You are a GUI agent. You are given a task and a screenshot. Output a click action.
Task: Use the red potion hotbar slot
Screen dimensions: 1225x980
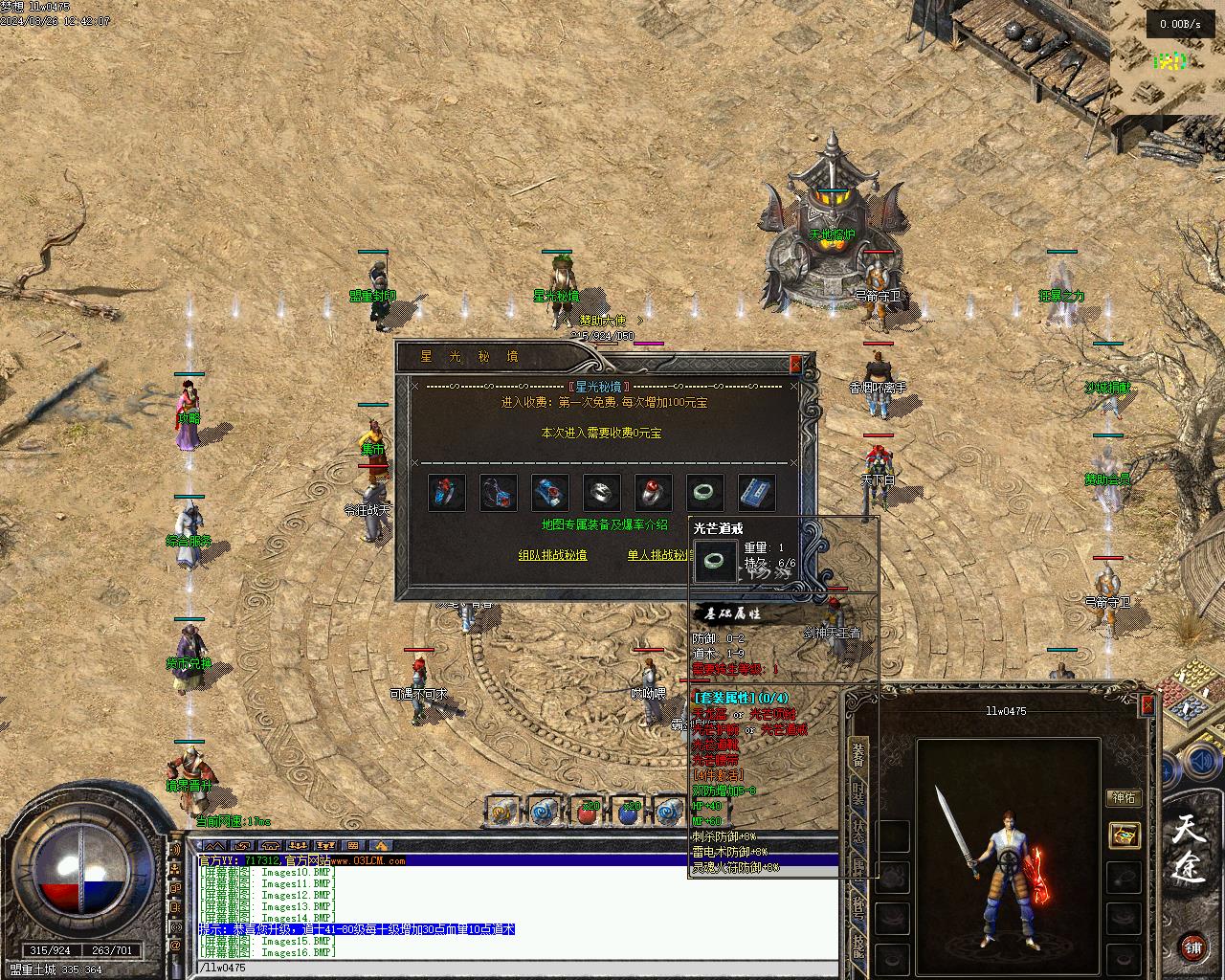[x=586, y=812]
